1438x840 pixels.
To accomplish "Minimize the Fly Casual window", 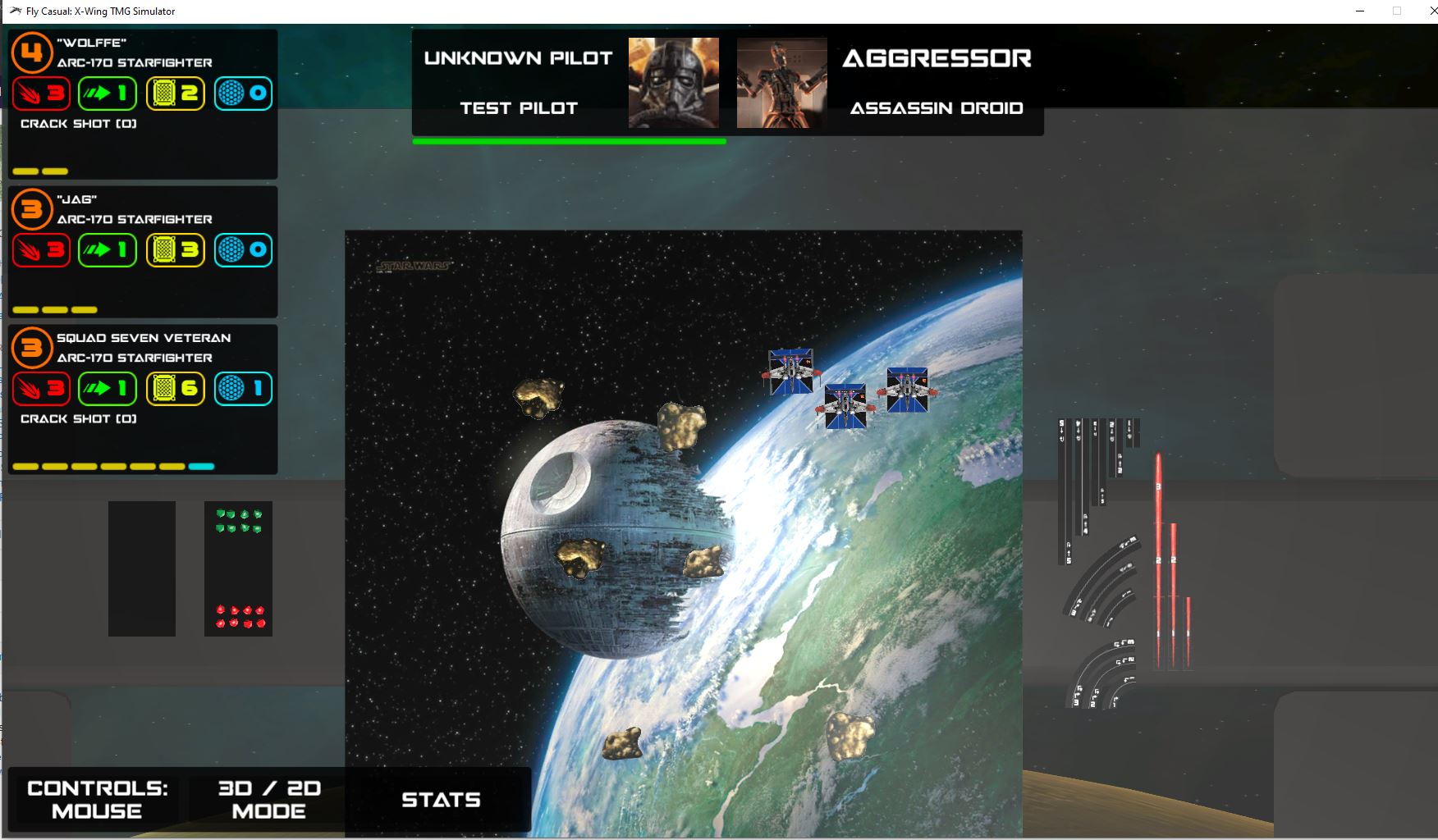I will click(1360, 11).
